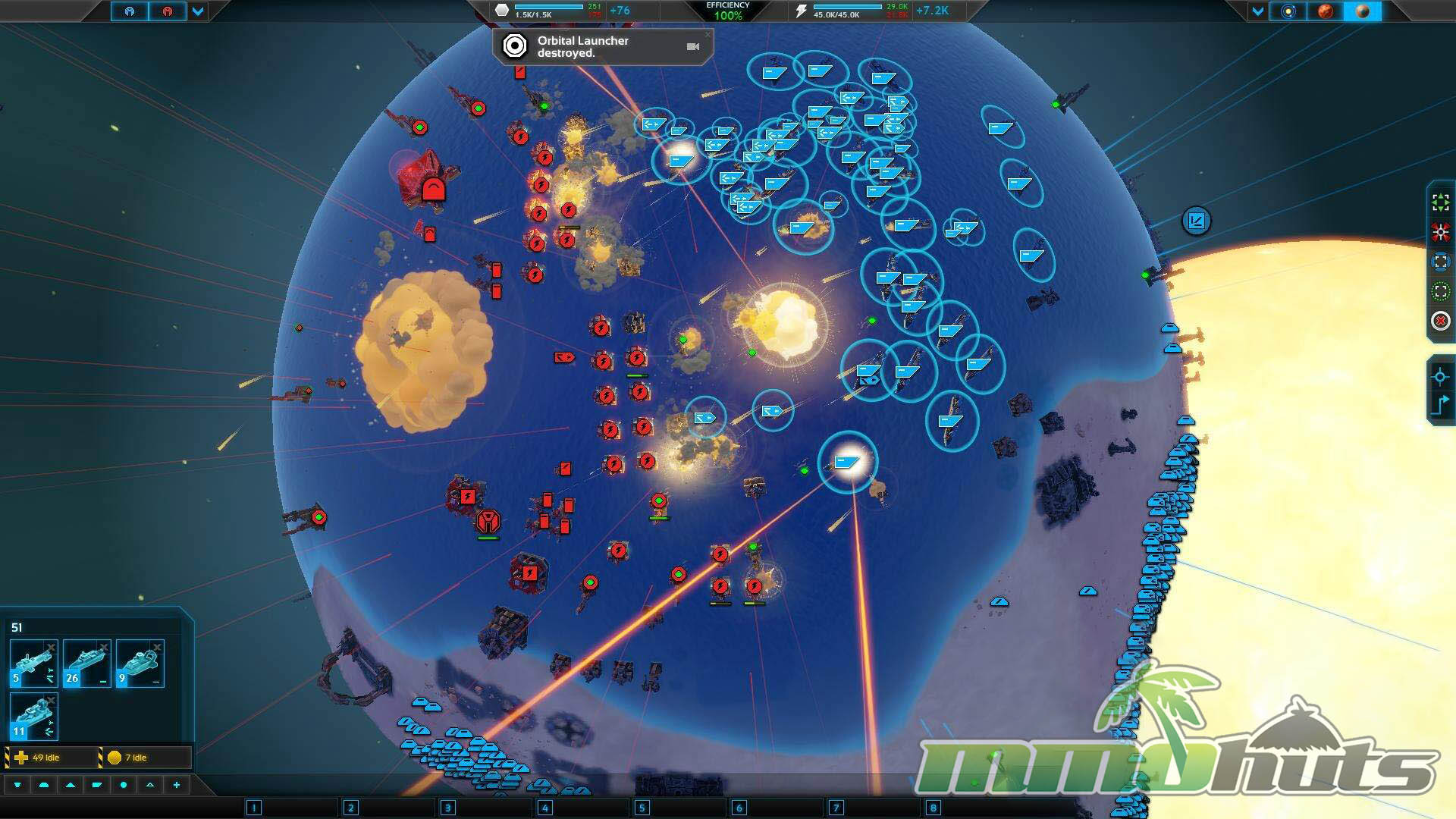Screen dimensions: 1456x819
Task: Set move order with green arrows icon
Action: [1440, 202]
